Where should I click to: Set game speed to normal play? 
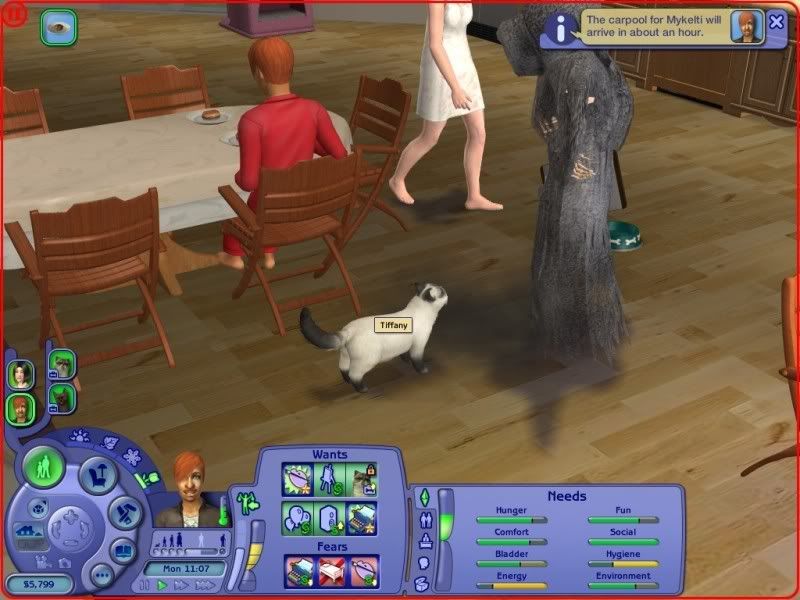click(162, 585)
